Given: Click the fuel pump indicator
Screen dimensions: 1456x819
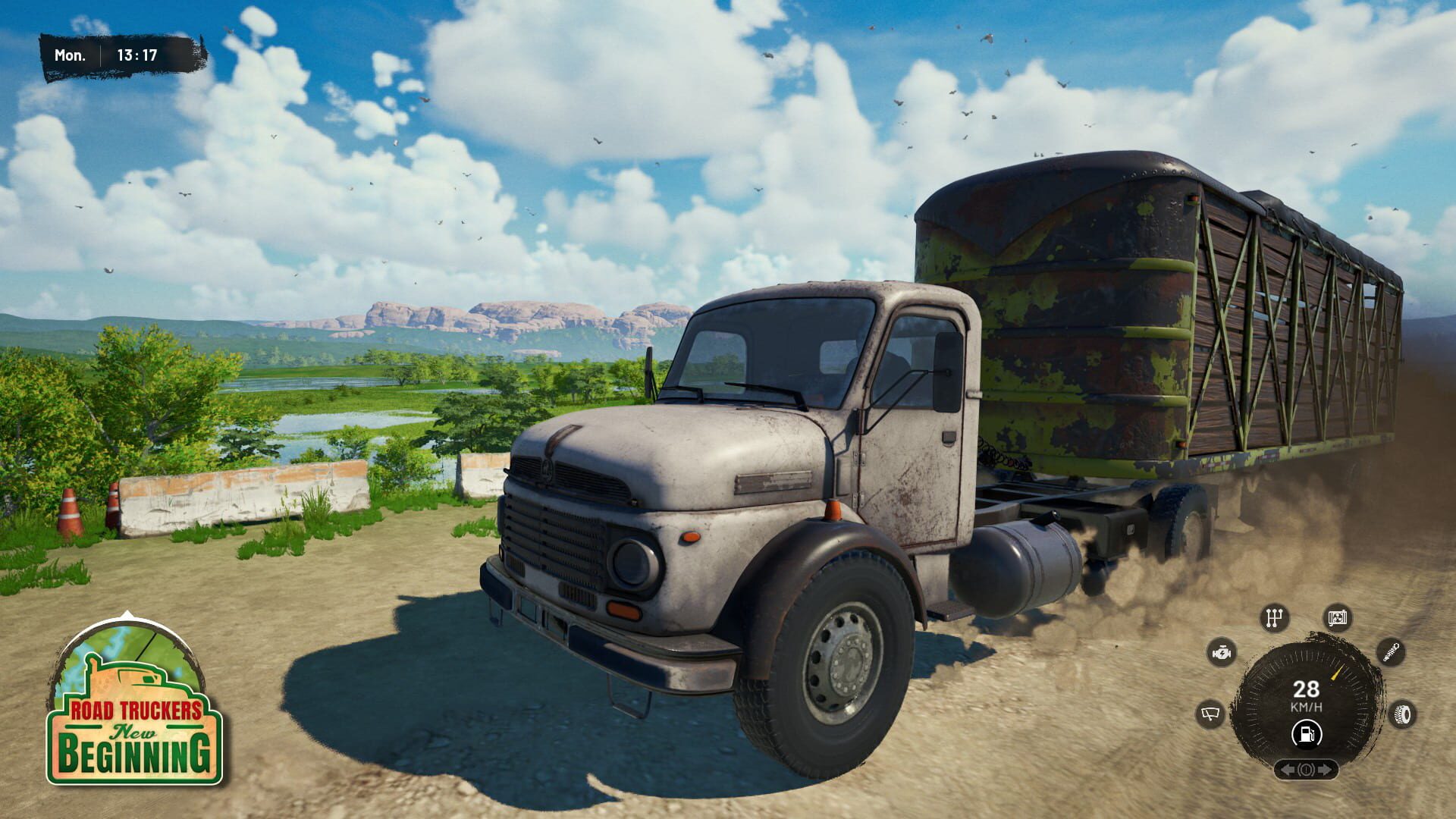Looking at the screenshot, I should click(1307, 734).
